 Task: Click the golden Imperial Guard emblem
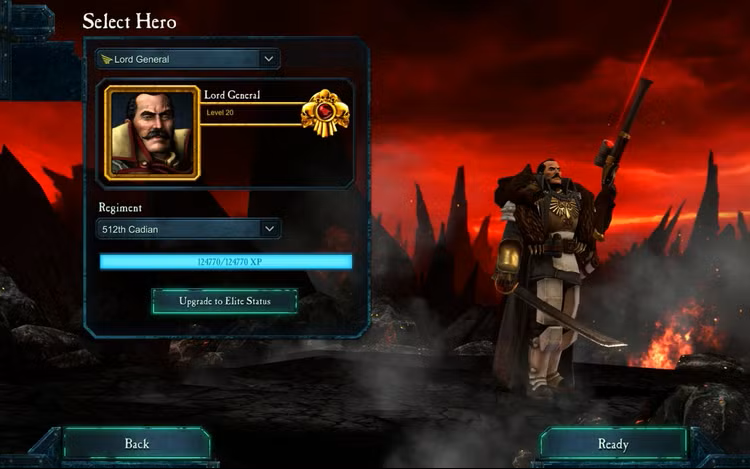[324, 112]
